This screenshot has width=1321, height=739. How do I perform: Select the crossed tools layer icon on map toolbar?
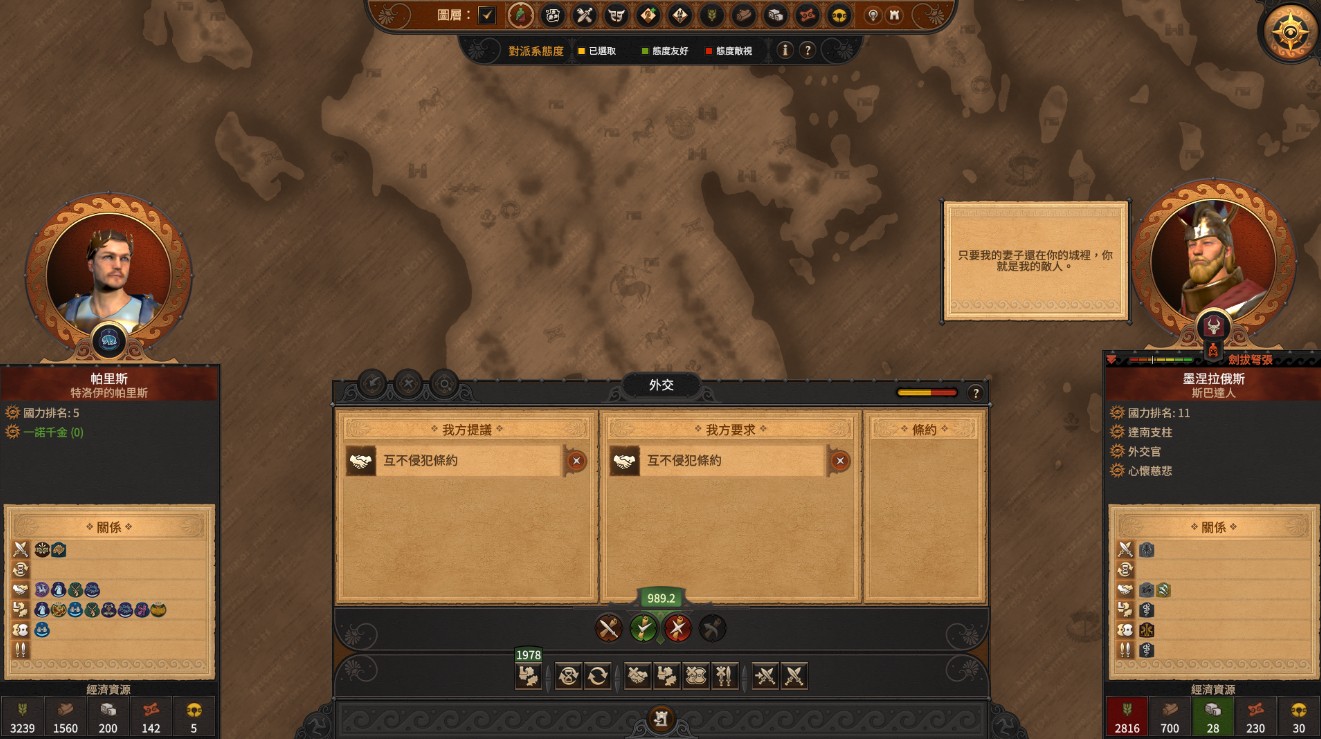pyautogui.click(x=583, y=16)
